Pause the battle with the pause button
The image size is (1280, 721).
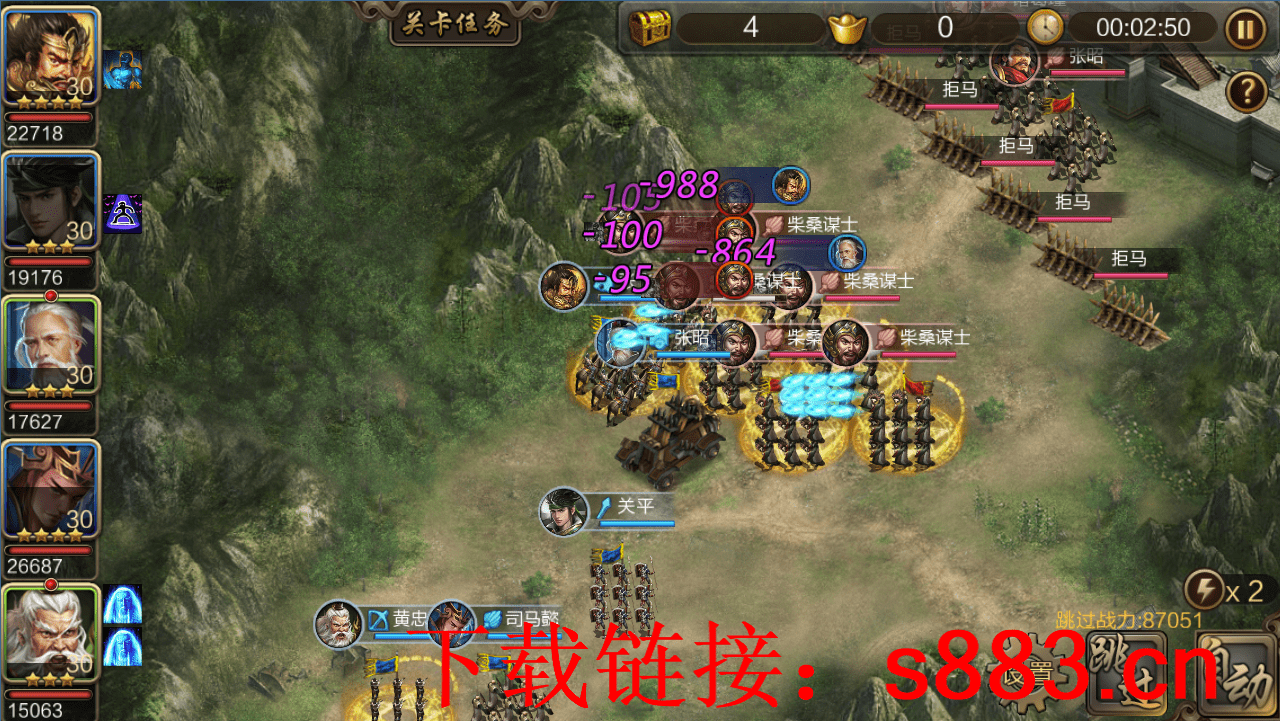tap(1243, 27)
